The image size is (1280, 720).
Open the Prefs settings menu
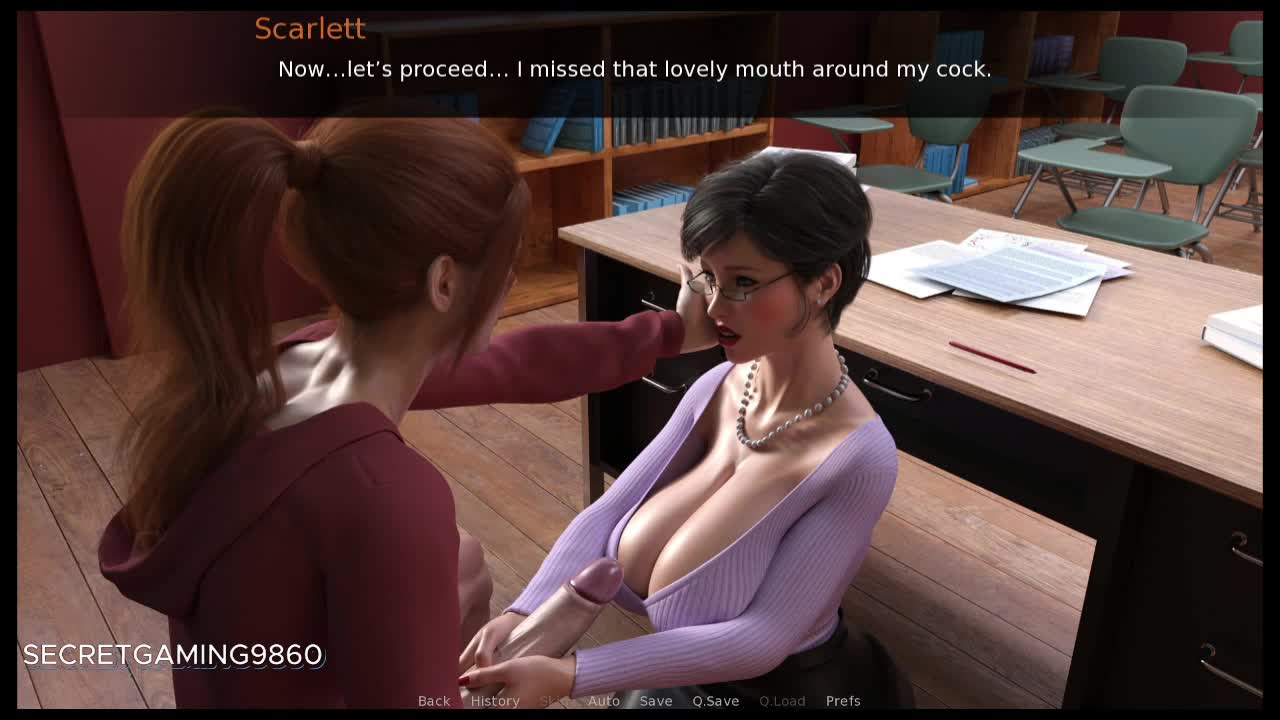(x=843, y=701)
